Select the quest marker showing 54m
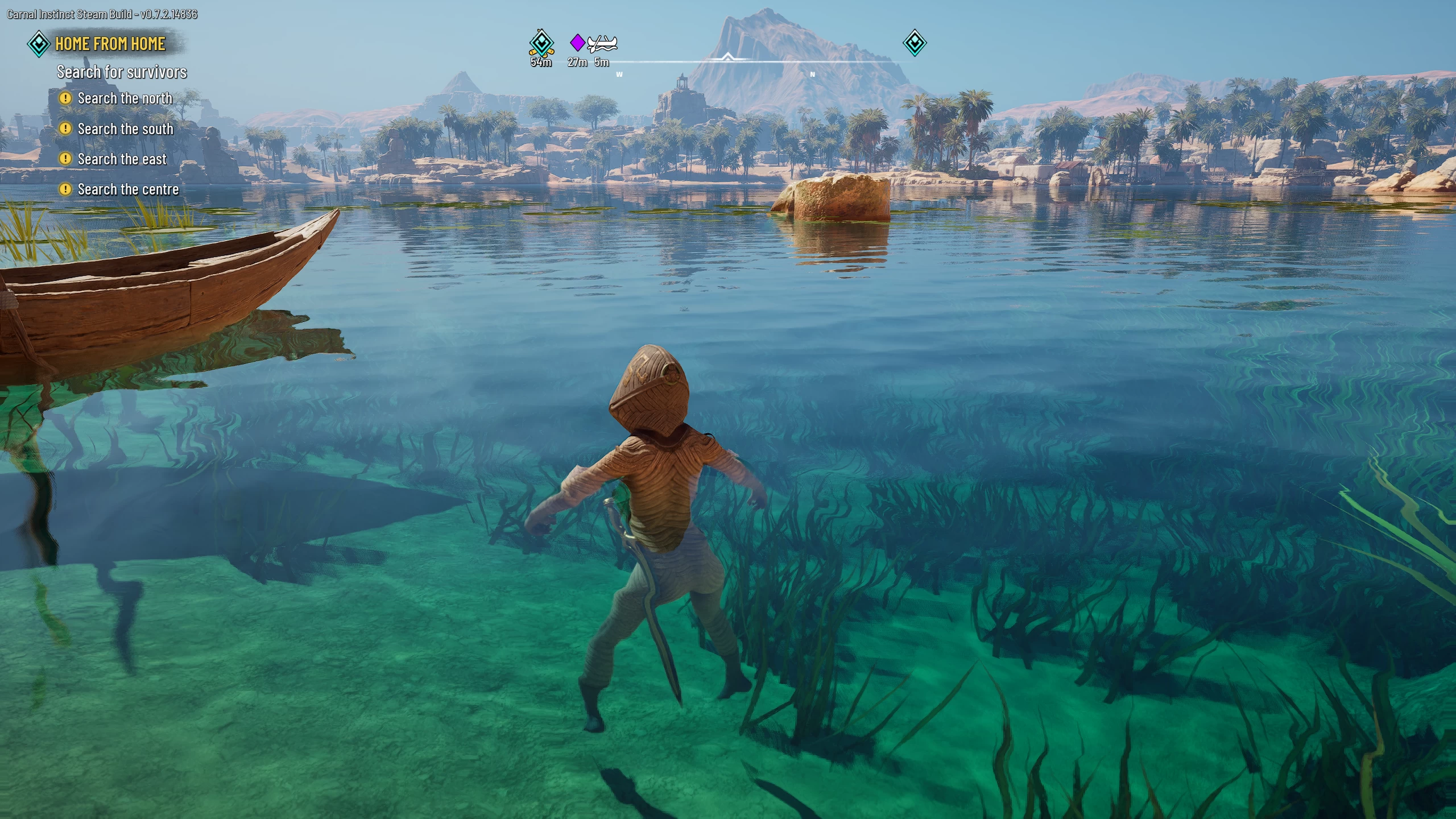This screenshot has height=819, width=1456. pos(541,43)
